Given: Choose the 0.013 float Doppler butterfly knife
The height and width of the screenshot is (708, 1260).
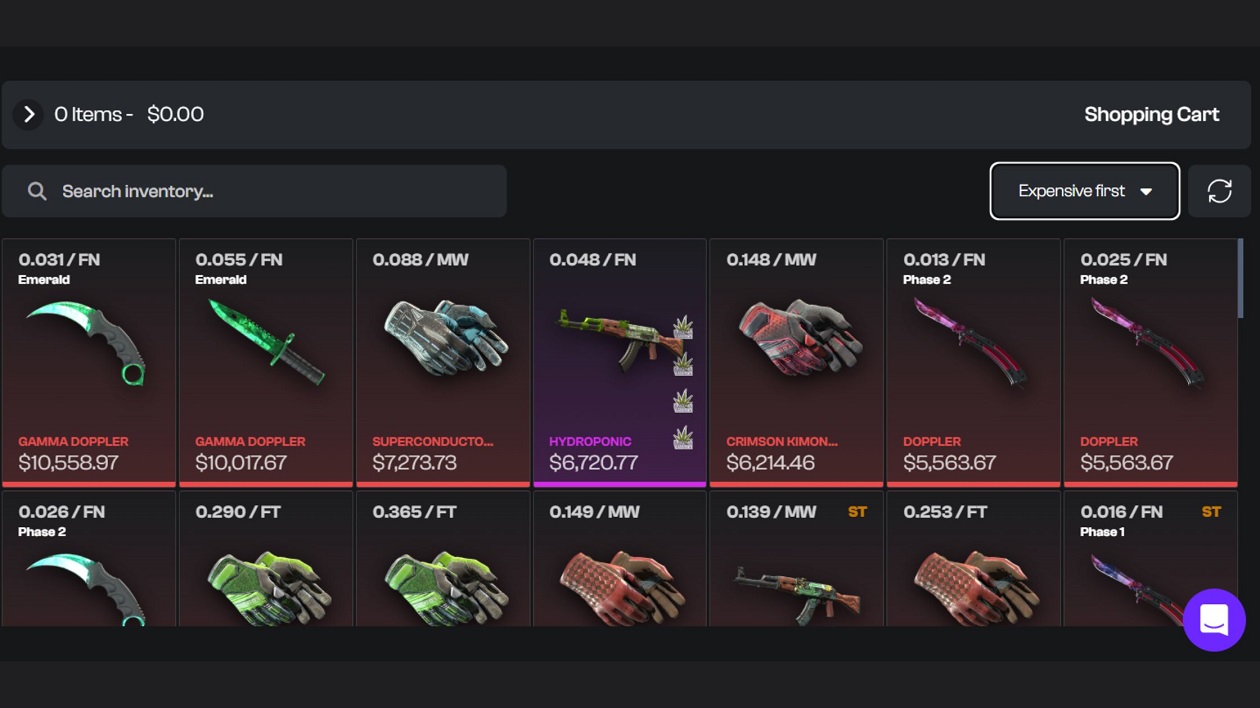Looking at the screenshot, I should point(973,361).
